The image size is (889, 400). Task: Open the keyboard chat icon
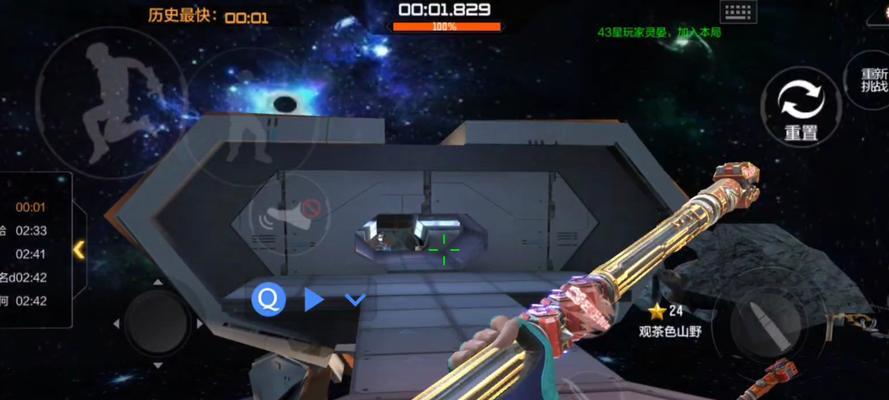pyautogui.click(x=738, y=11)
